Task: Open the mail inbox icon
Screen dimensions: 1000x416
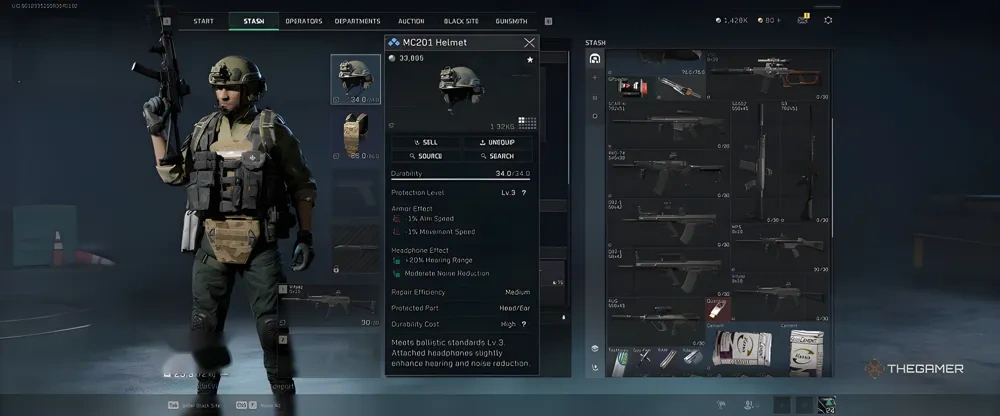Action: click(x=802, y=20)
